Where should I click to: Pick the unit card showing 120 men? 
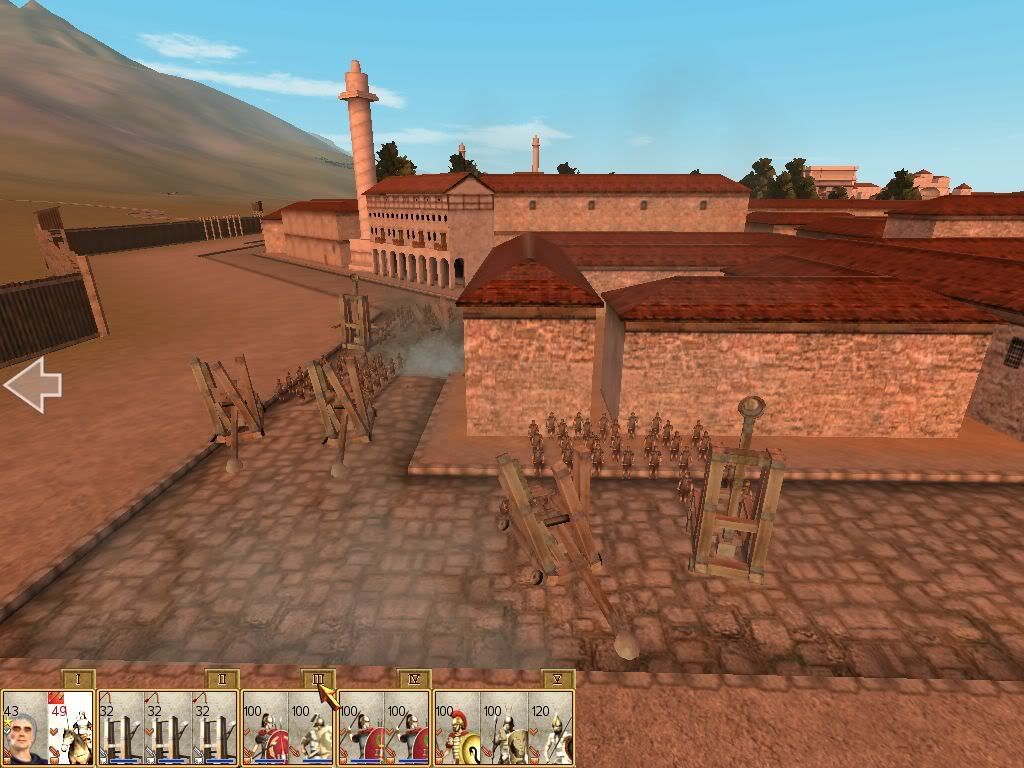[552, 729]
